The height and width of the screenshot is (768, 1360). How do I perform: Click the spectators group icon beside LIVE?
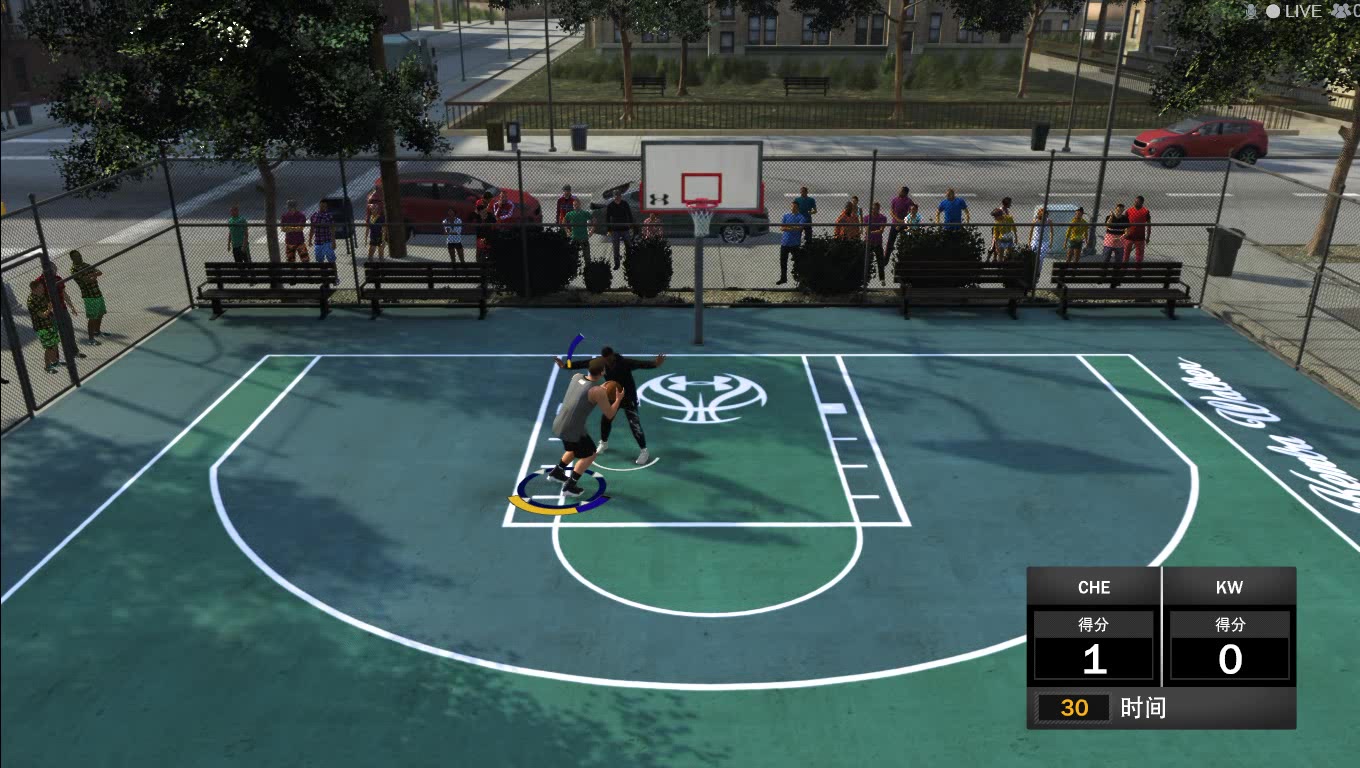point(1340,11)
